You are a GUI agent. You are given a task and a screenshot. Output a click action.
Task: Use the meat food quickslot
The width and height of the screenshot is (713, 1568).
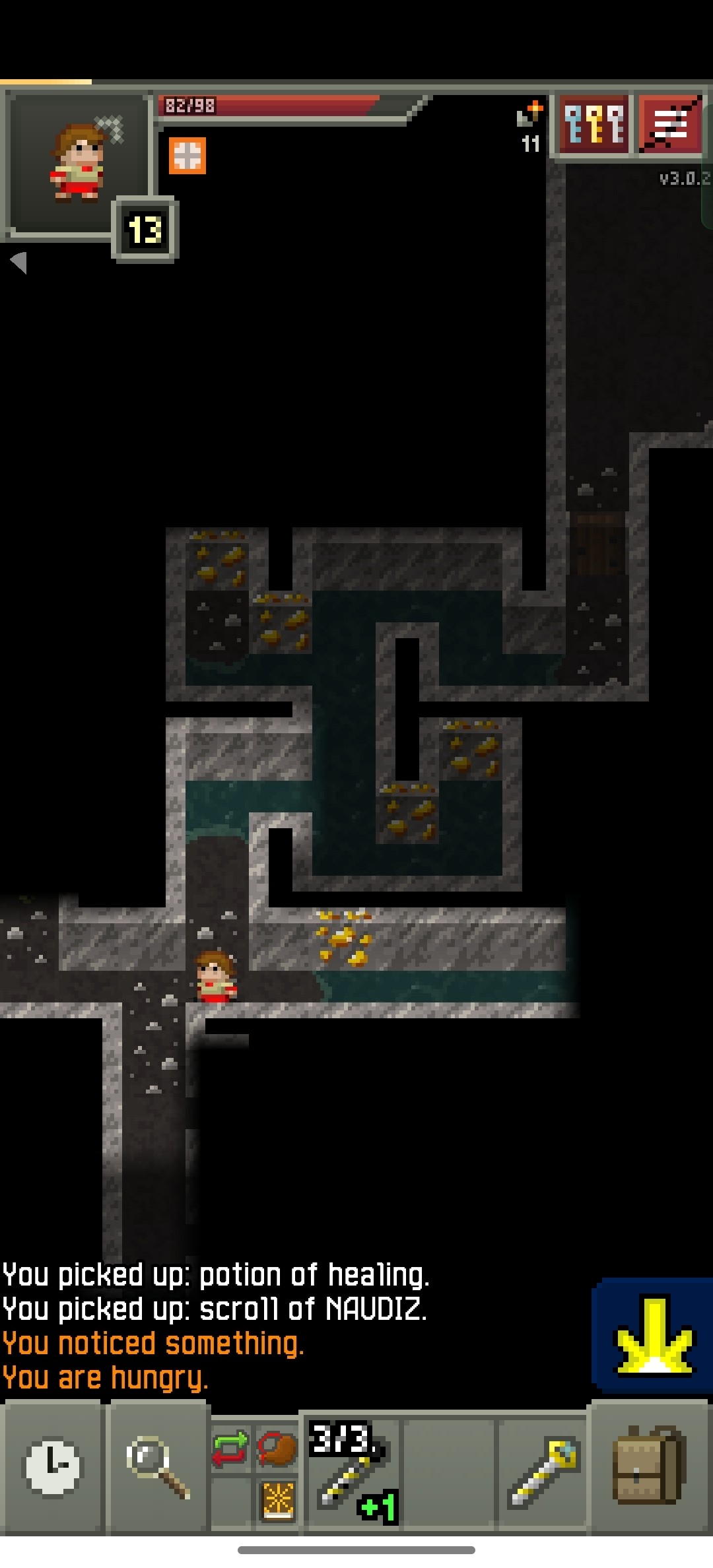pyautogui.click(x=277, y=1449)
